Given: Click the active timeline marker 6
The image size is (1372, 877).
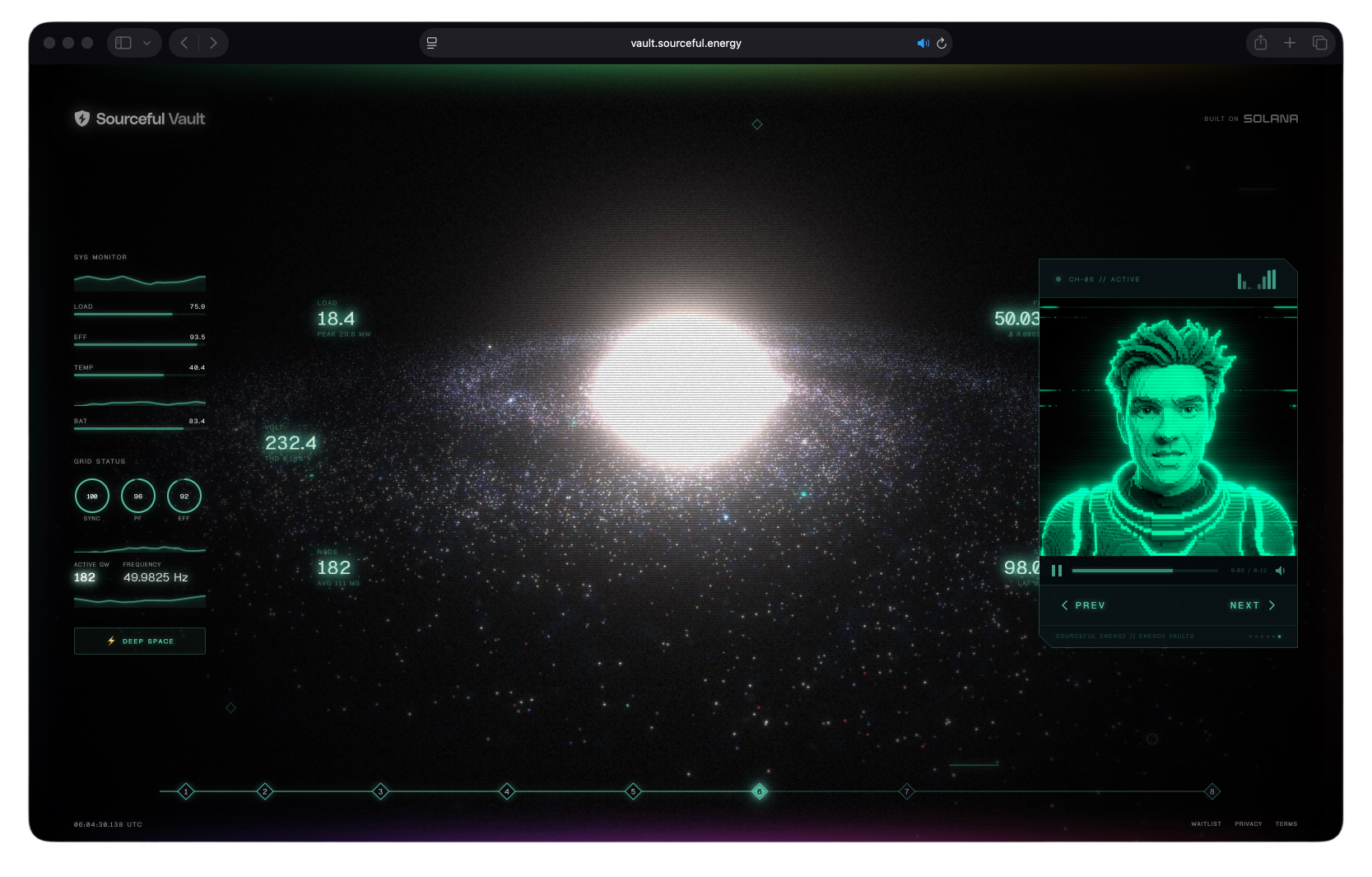Looking at the screenshot, I should [x=760, y=791].
